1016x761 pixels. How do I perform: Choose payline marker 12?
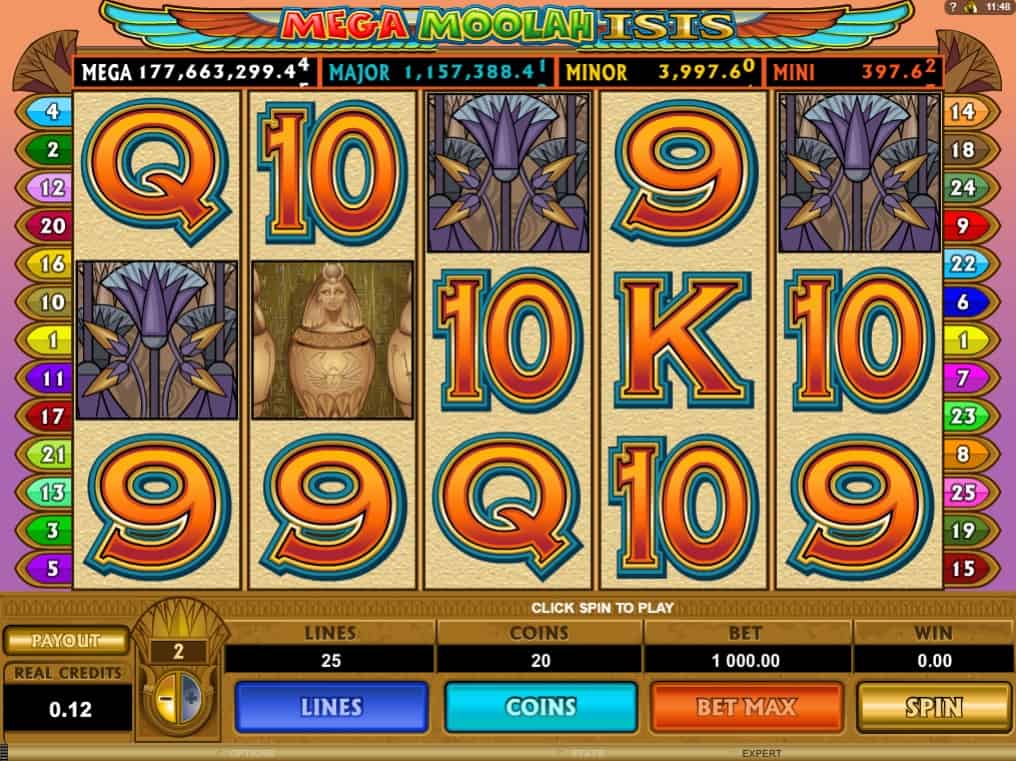[52, 188]
